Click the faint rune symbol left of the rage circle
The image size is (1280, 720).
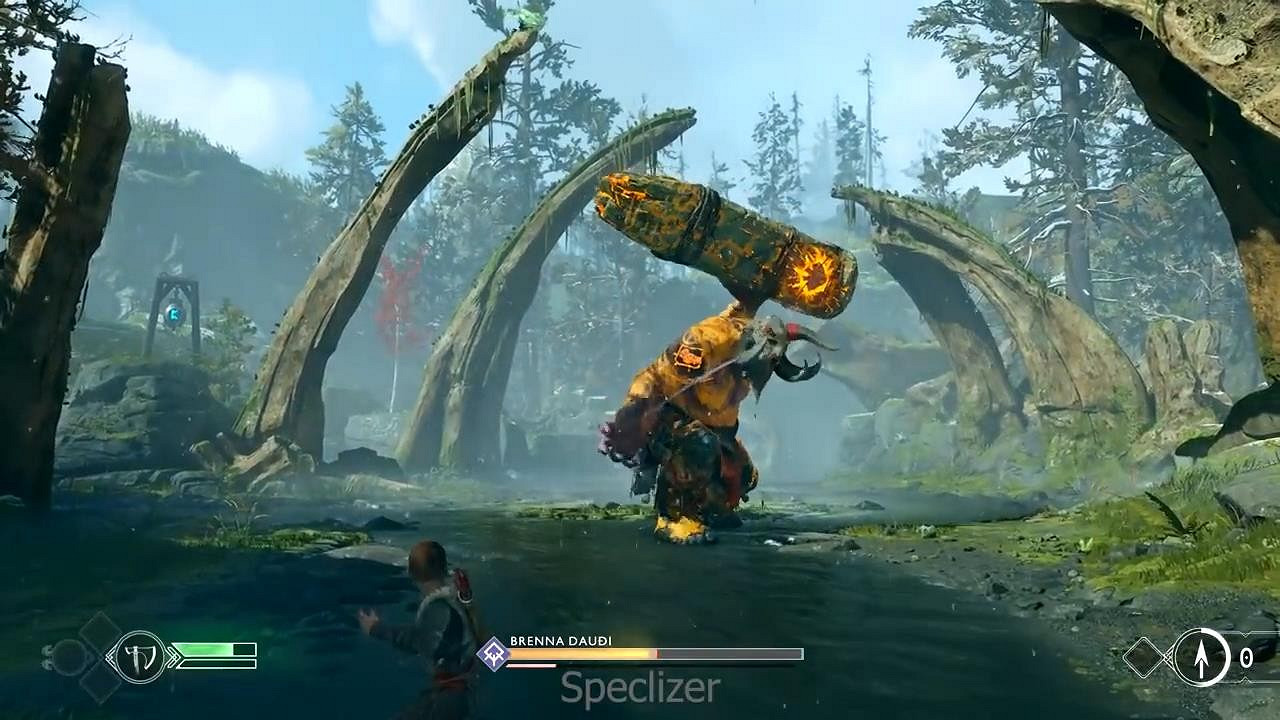point(48,657)
